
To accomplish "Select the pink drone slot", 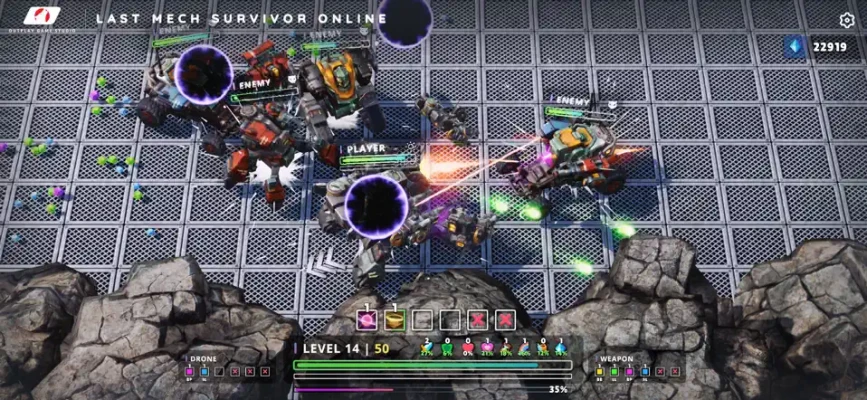I will click(189, 371).
